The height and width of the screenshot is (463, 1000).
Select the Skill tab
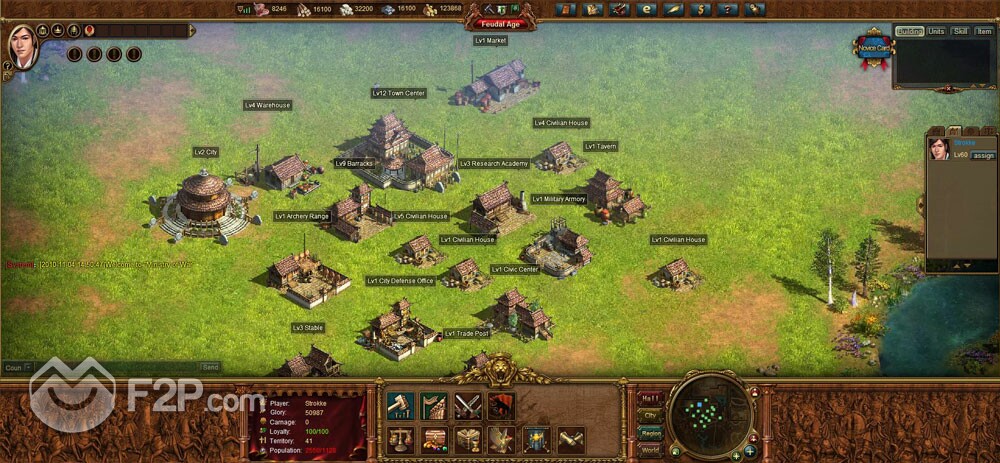[x=960, y=31]
